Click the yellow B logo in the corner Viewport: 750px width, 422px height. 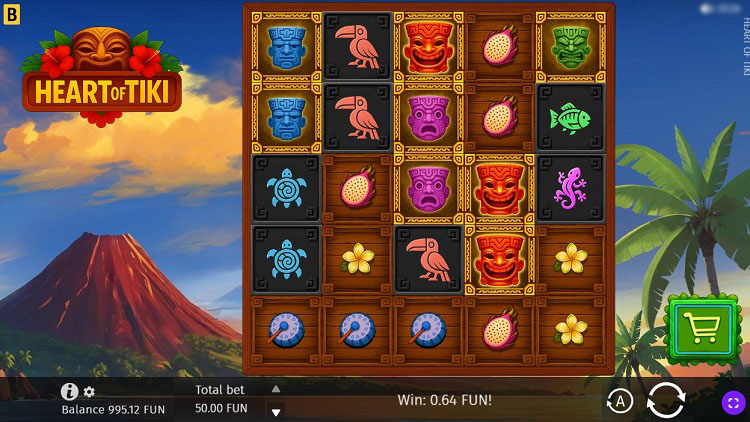[x=12, y=12]
